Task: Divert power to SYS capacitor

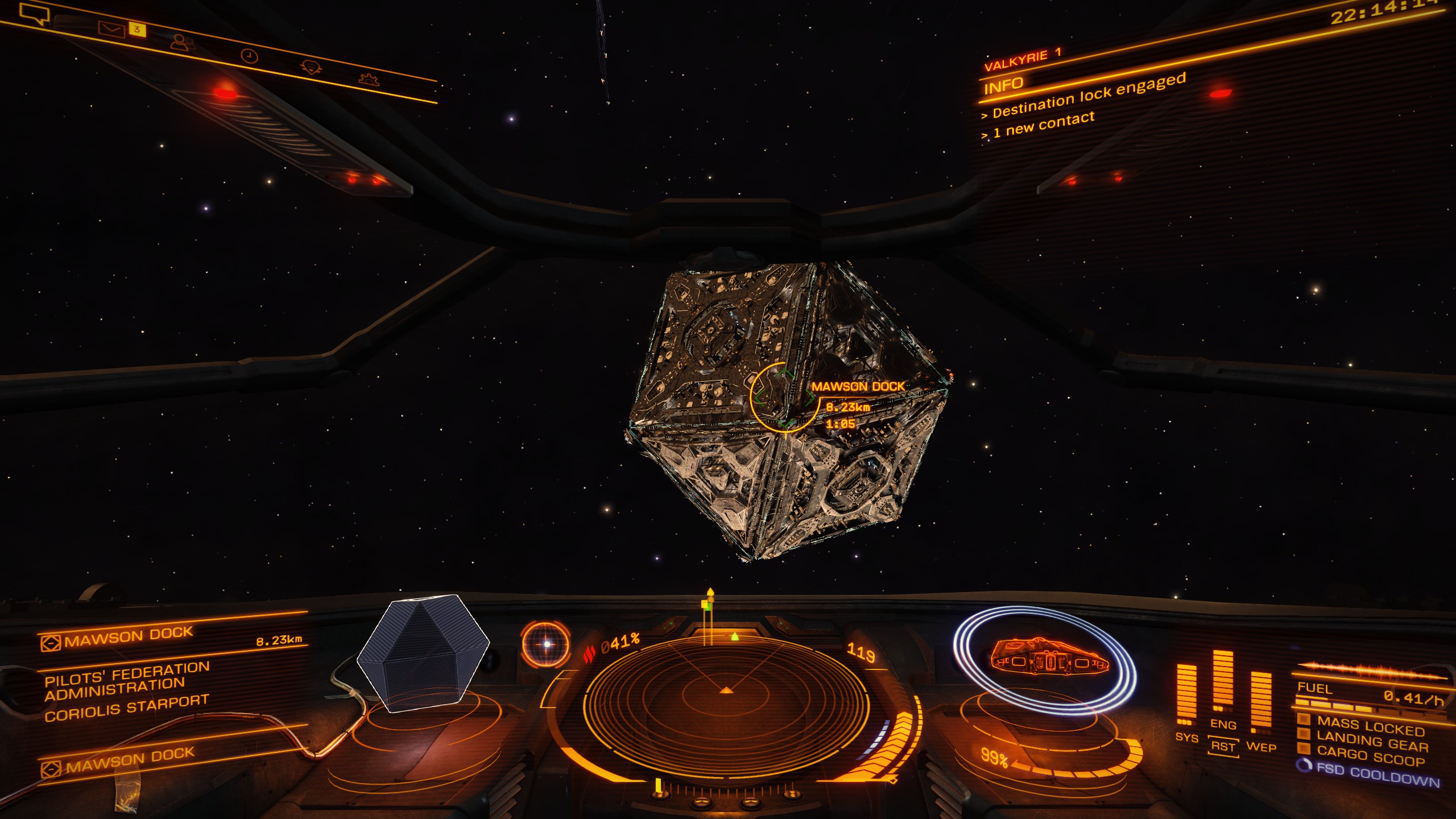Action: [x=1186, y=738]
